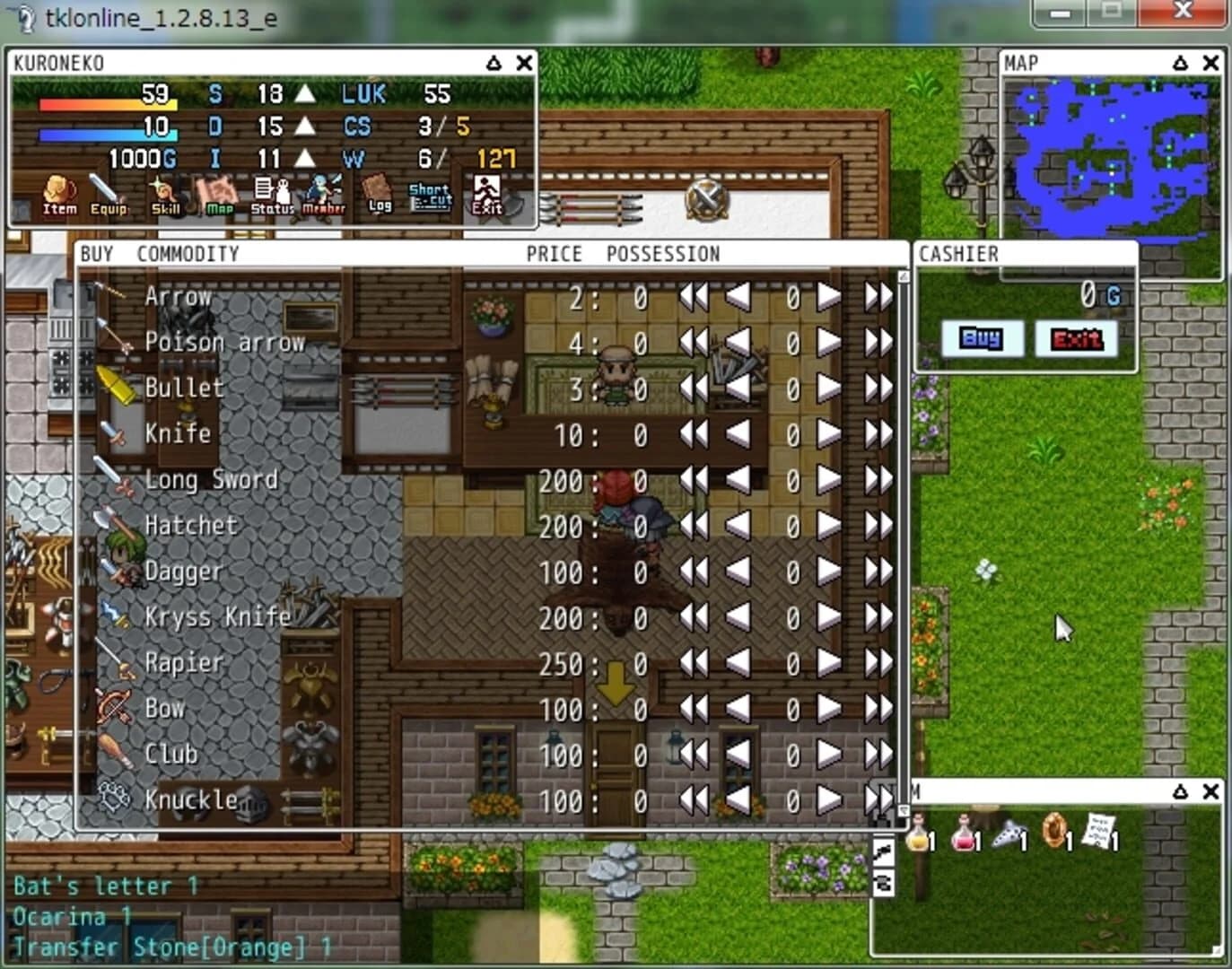
Task: Open the Item inventory from the toolbar
Action: coord(57,193)
